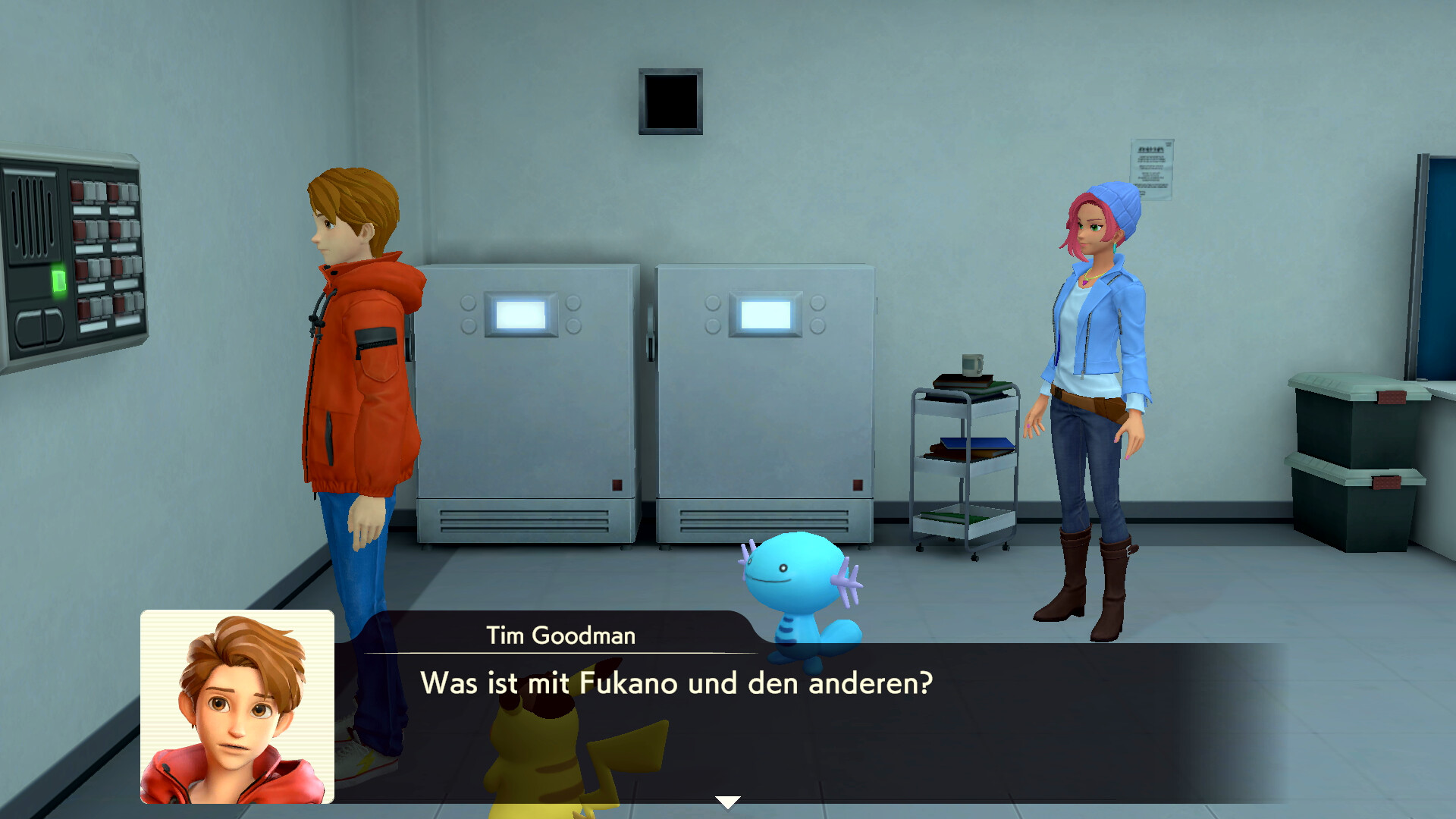Click the advance-dialogue arrow below the text box
The width and height of the screenshot is (1456, 819).
tap(727, 799)
